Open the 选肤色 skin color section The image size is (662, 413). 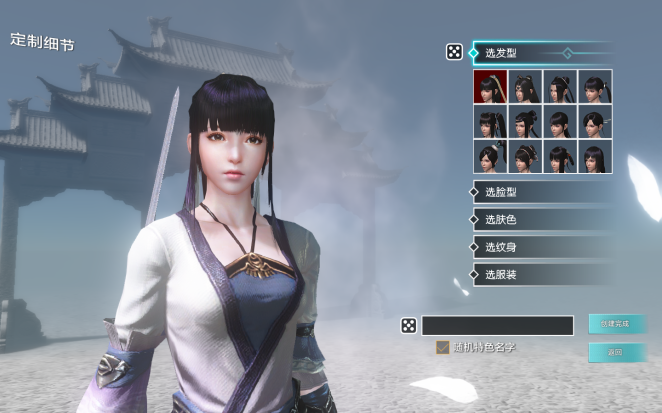[541, 219]
